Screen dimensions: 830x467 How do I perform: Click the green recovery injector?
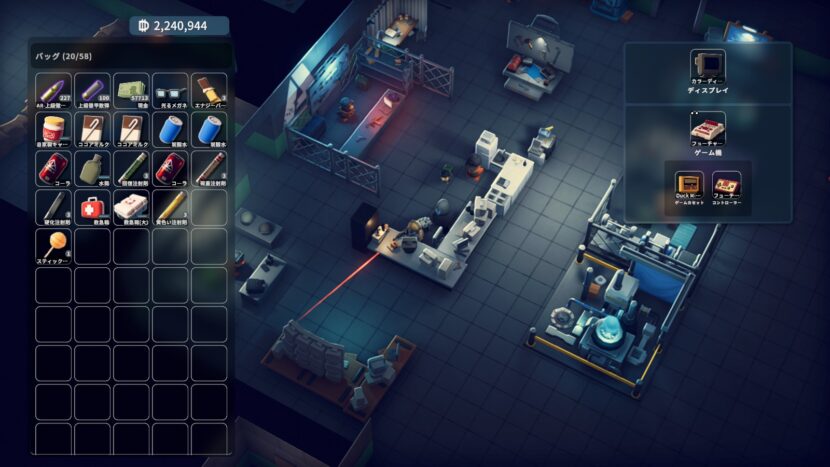click(131, 168)
